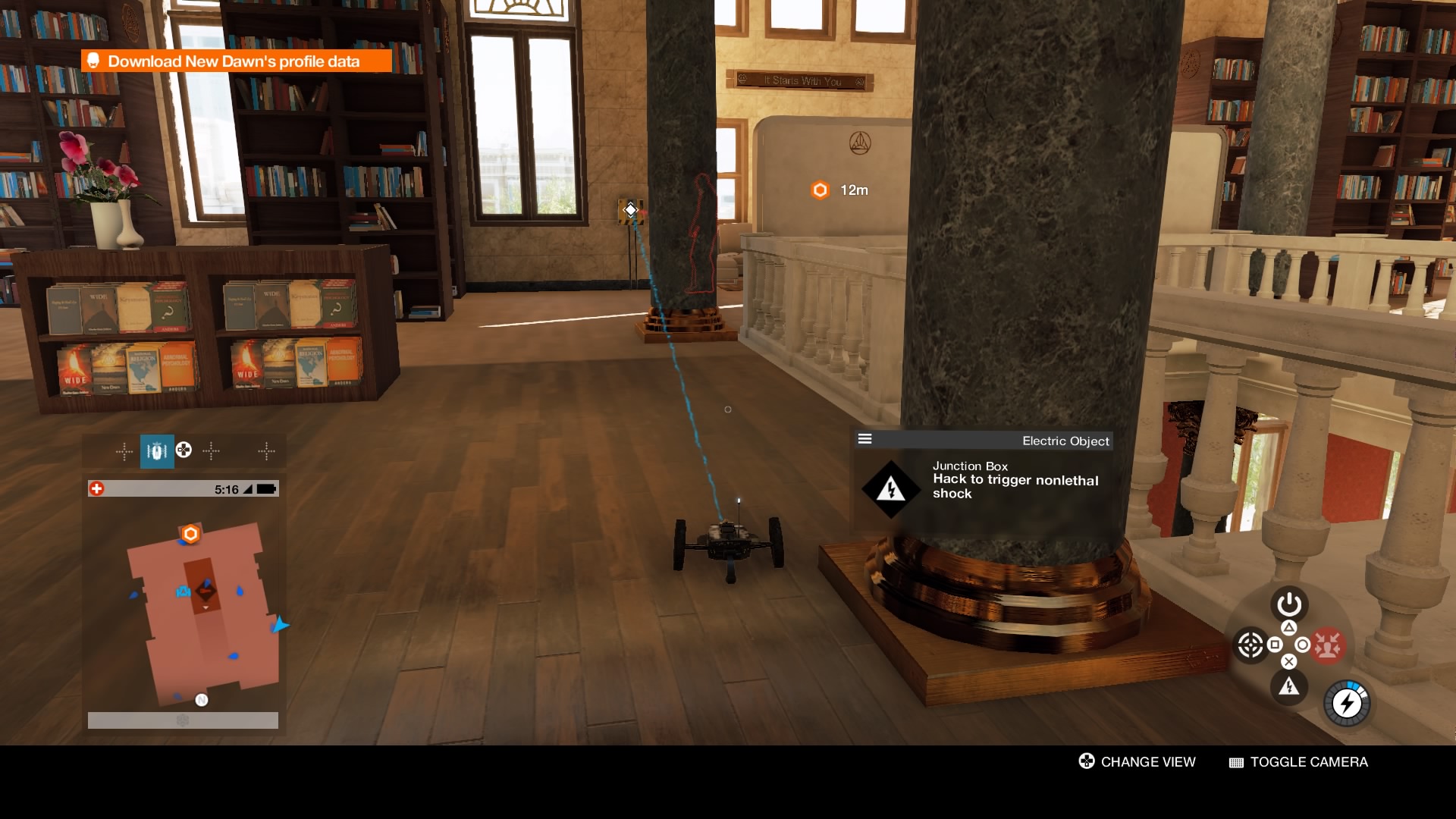Select the red crowd attract hack option
The width and height of the screenshot is (1456, 819).
pos(1328,645)
